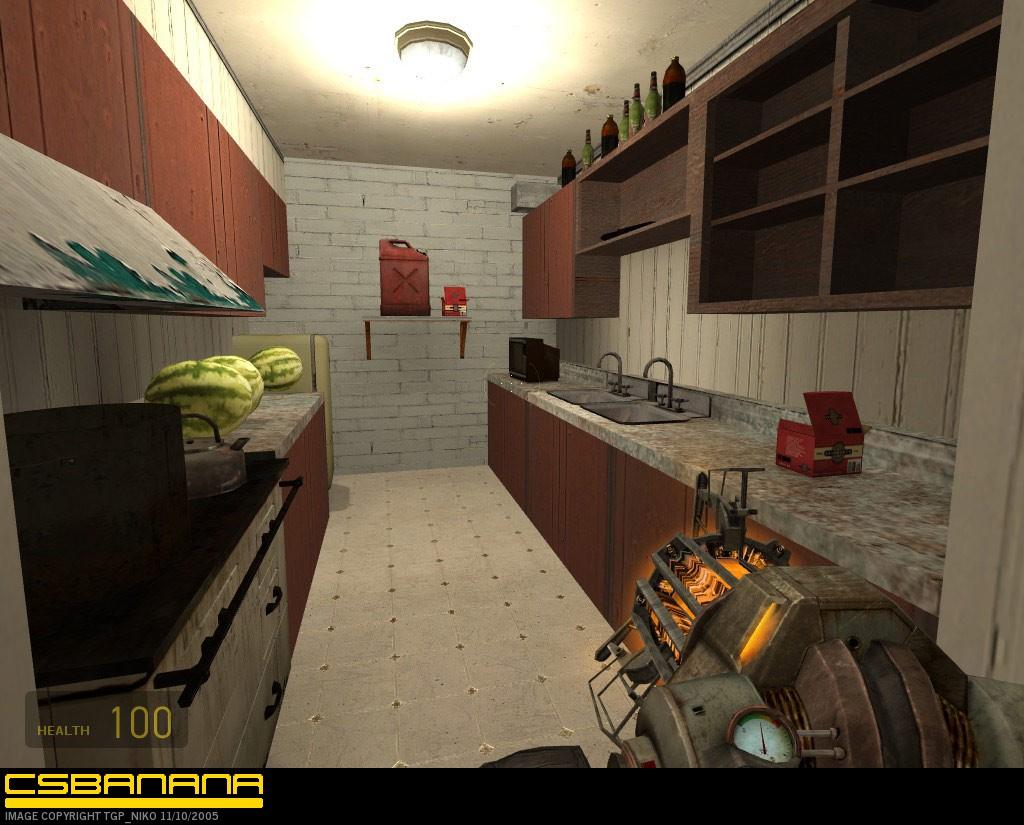Image resolution: width=1024 pixels, height=825 pixels.
Task: Click the CSBANANA logo watermark
Action: point(133,787)
